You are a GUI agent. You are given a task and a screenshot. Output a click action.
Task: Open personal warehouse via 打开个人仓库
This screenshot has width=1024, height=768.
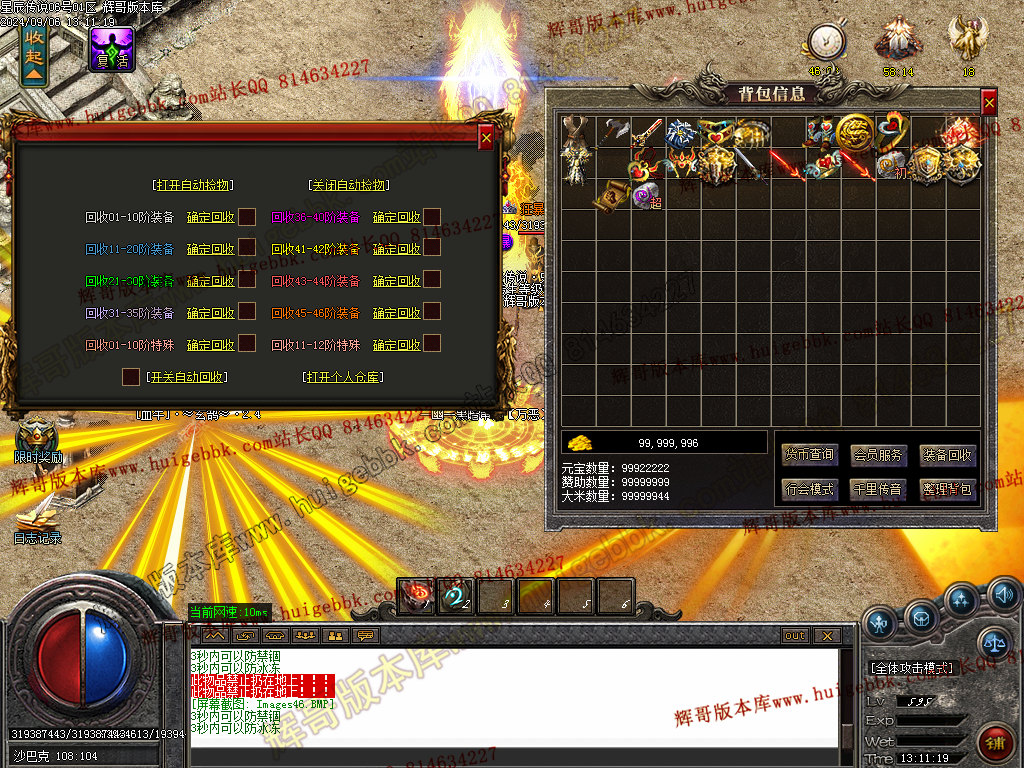[x=345, y=377]
